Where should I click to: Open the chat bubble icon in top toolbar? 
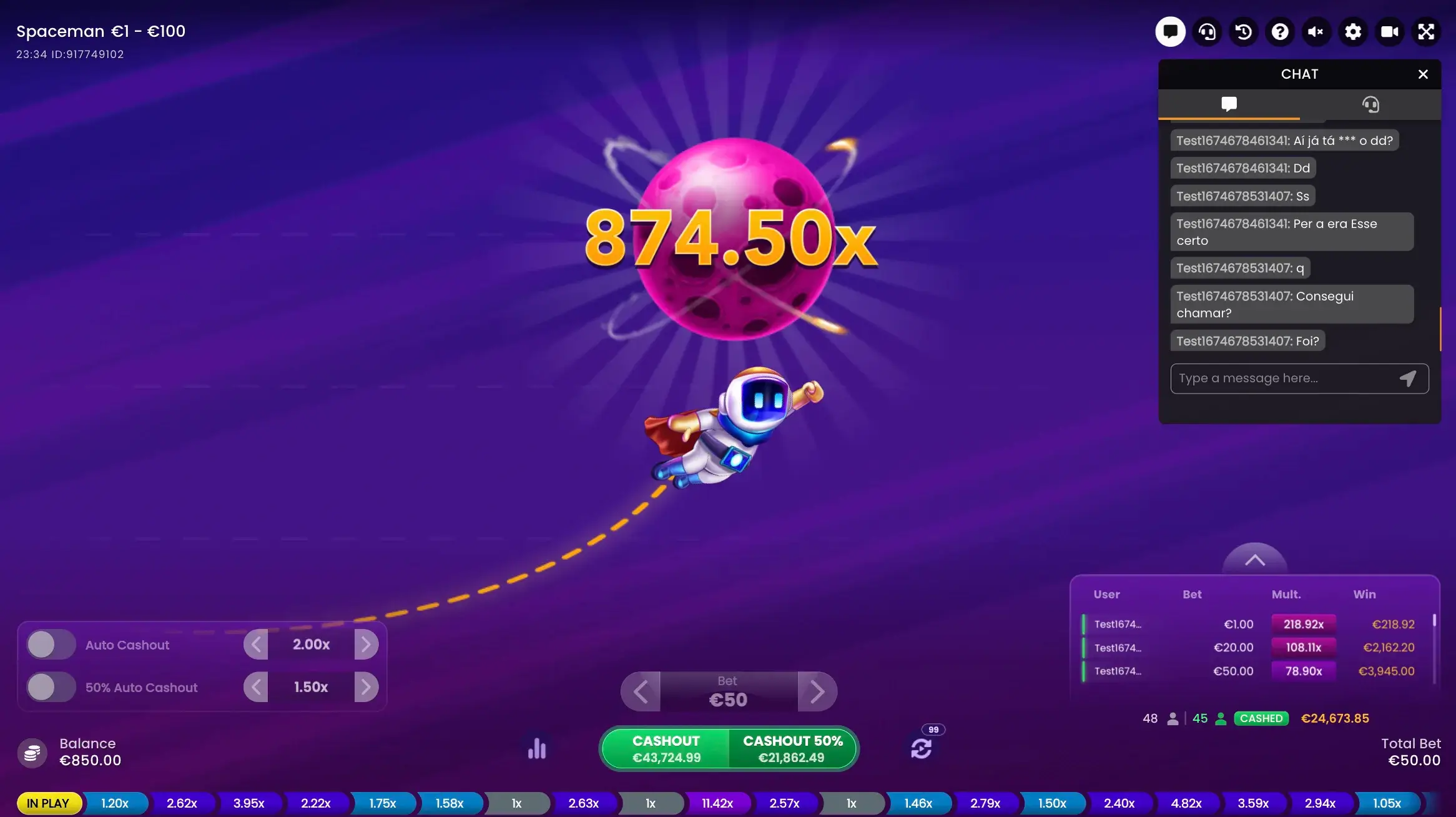tap(1170, 32)
